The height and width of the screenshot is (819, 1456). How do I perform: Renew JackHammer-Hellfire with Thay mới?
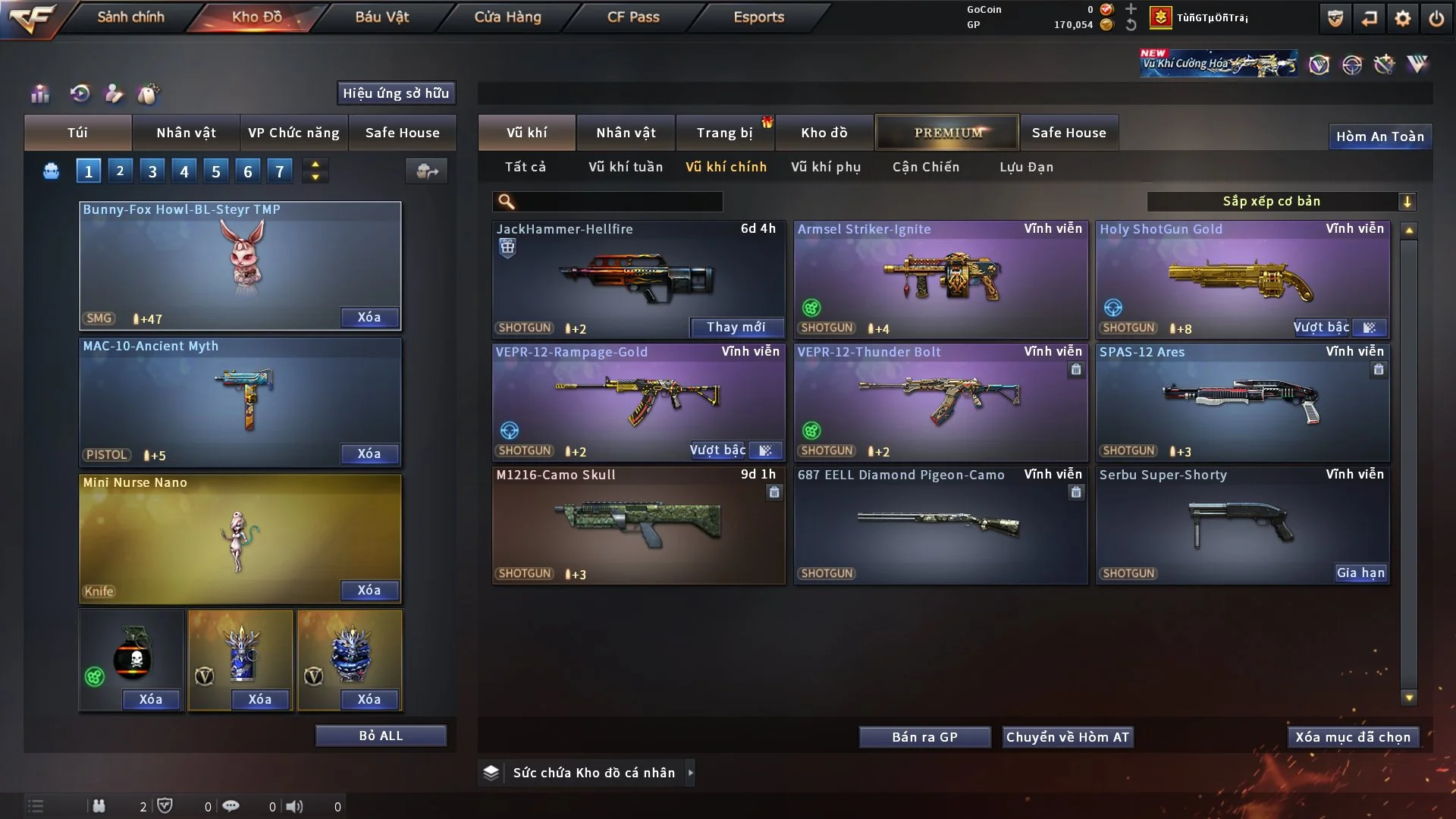click(x=736, y=327)
